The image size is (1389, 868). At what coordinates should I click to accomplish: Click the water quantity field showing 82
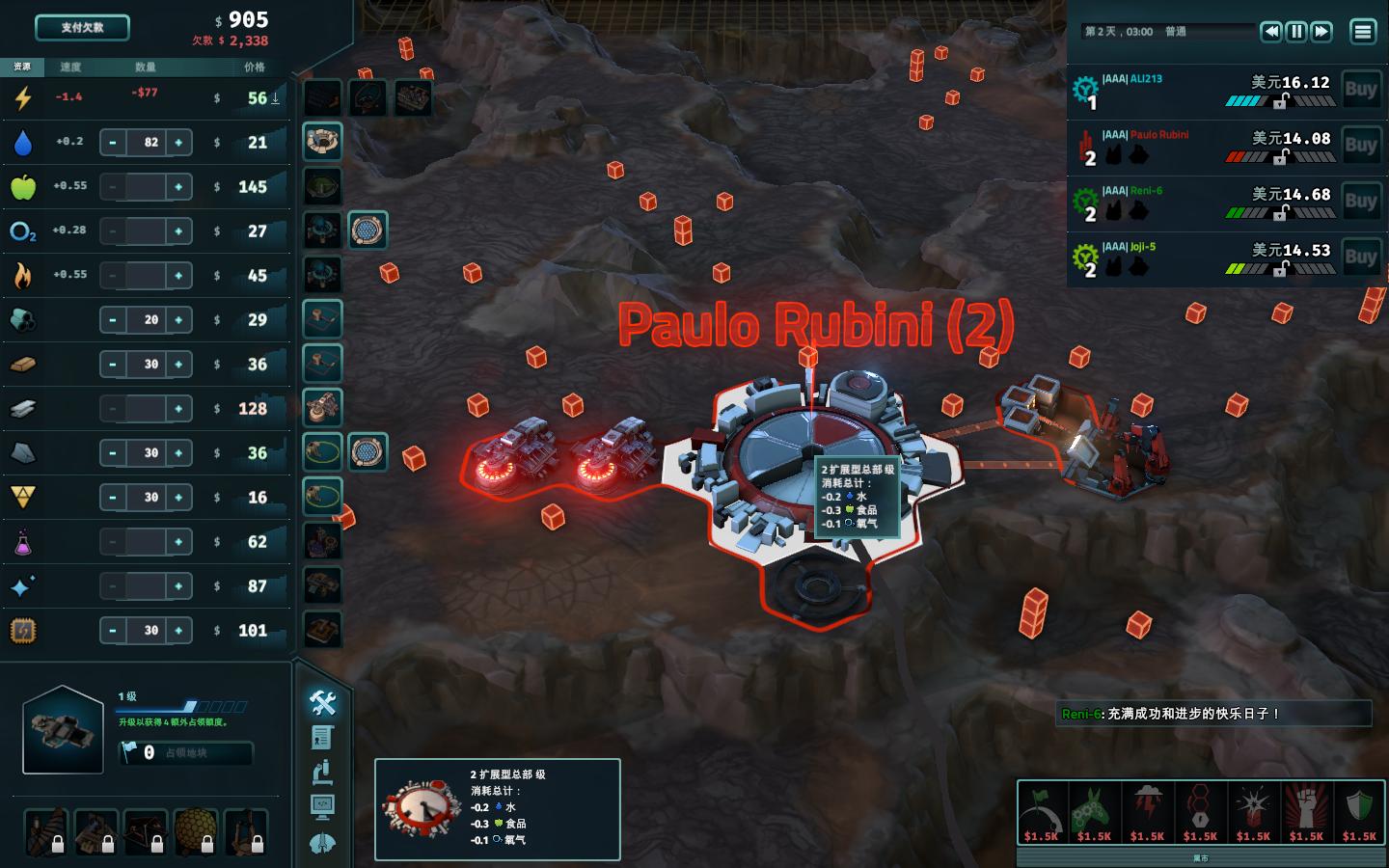[x=146, y=141]
